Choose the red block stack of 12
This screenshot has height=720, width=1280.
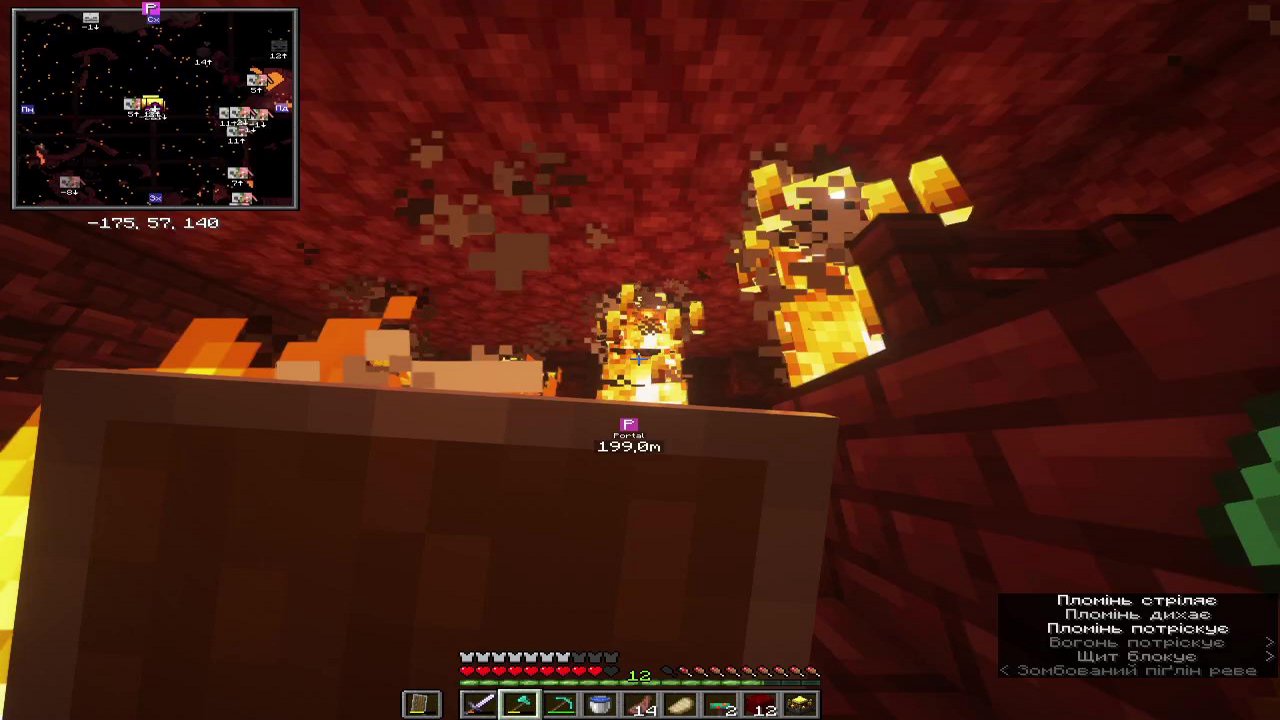(x=760, y=704)
